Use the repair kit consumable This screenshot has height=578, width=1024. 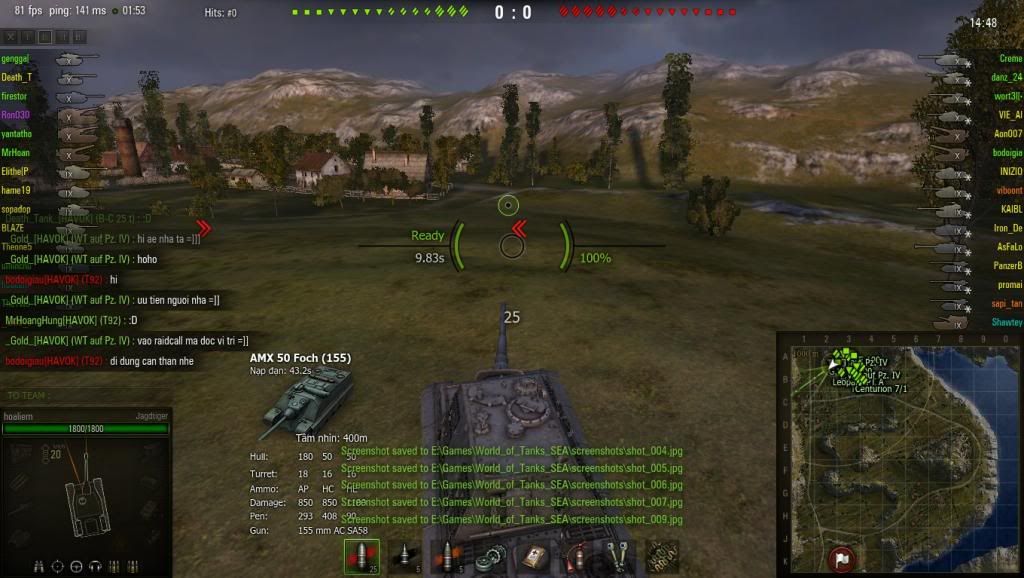coord(489,557)
